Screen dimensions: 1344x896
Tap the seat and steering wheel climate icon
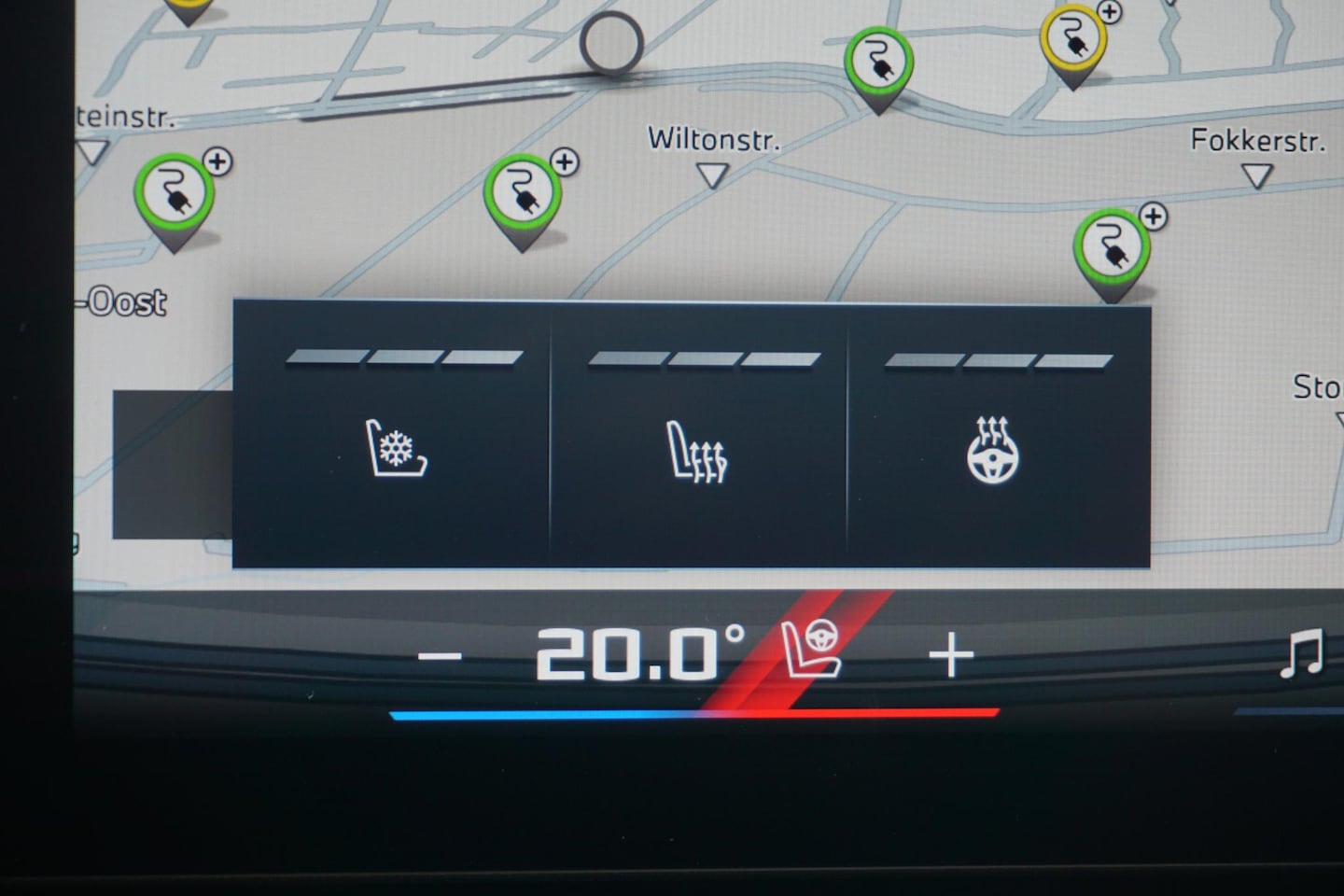811,649
